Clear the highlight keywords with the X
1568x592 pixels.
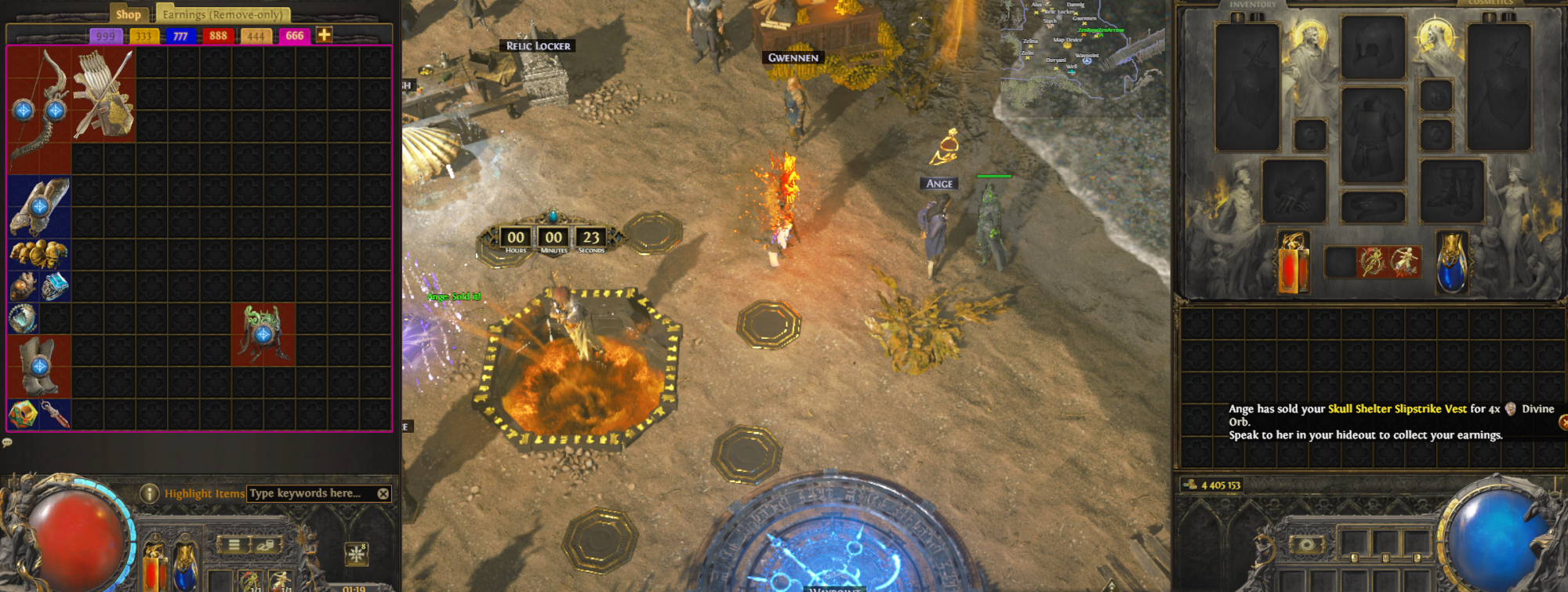point(383,493)
